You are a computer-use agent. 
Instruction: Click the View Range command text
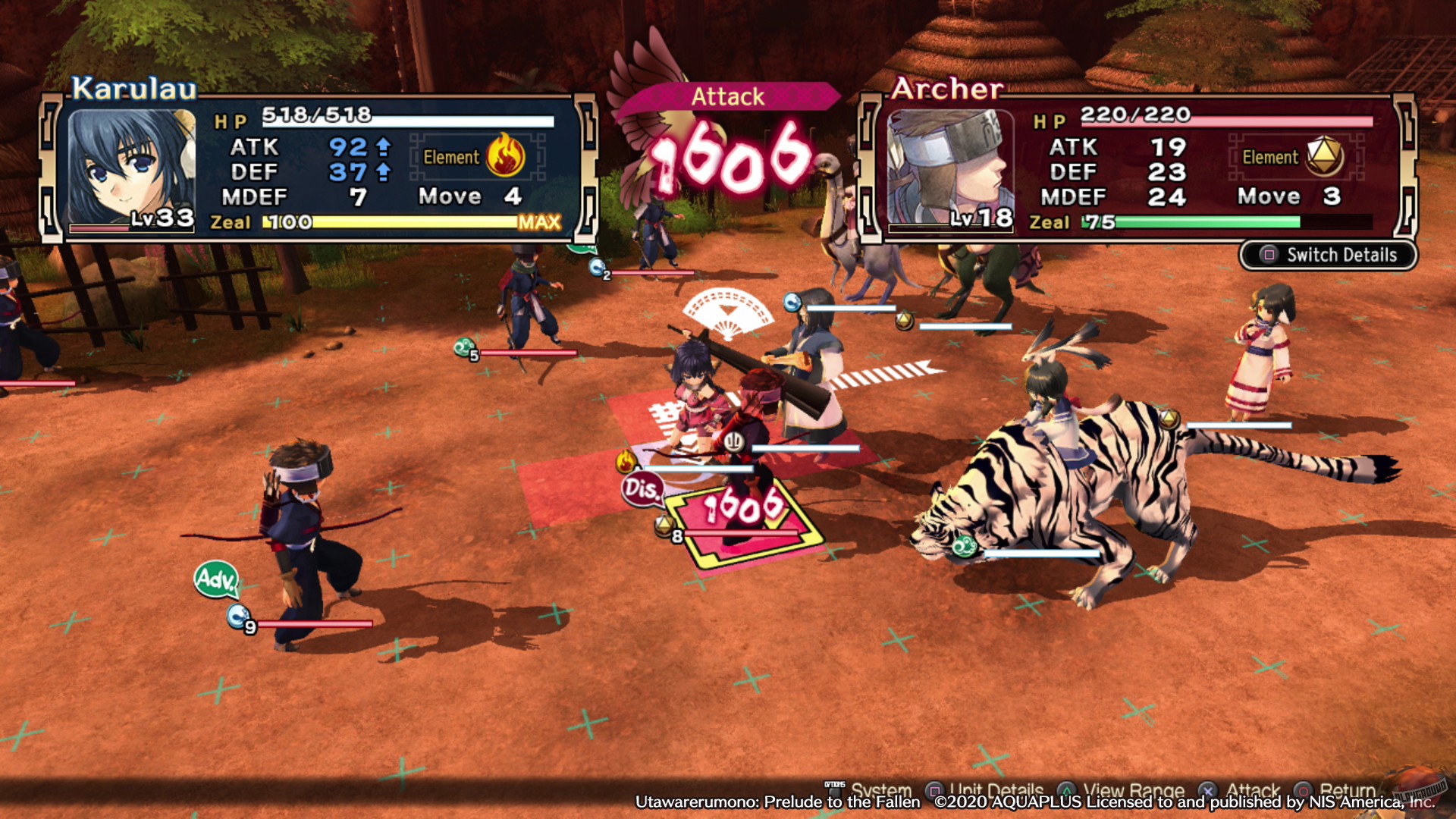coord(1134,790)
